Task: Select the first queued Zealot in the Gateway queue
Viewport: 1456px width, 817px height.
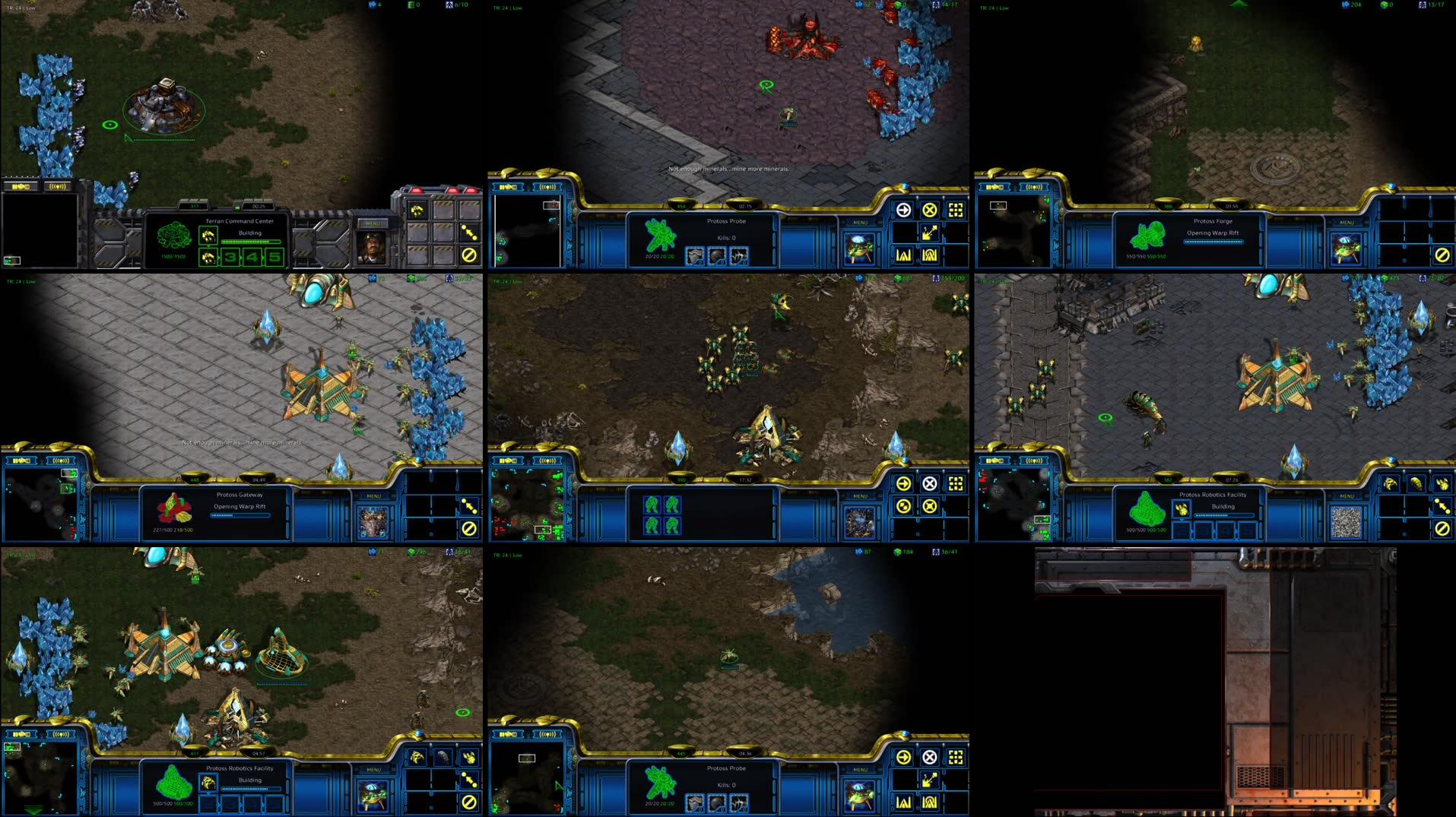Action: click(652, 505)
